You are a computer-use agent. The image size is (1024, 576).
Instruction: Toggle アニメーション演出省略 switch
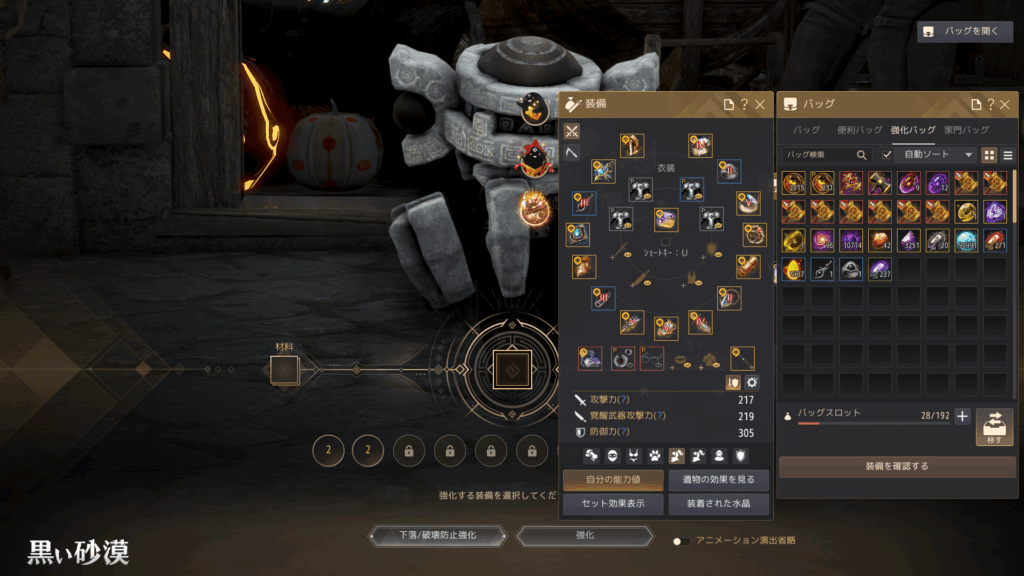point(682,540)
